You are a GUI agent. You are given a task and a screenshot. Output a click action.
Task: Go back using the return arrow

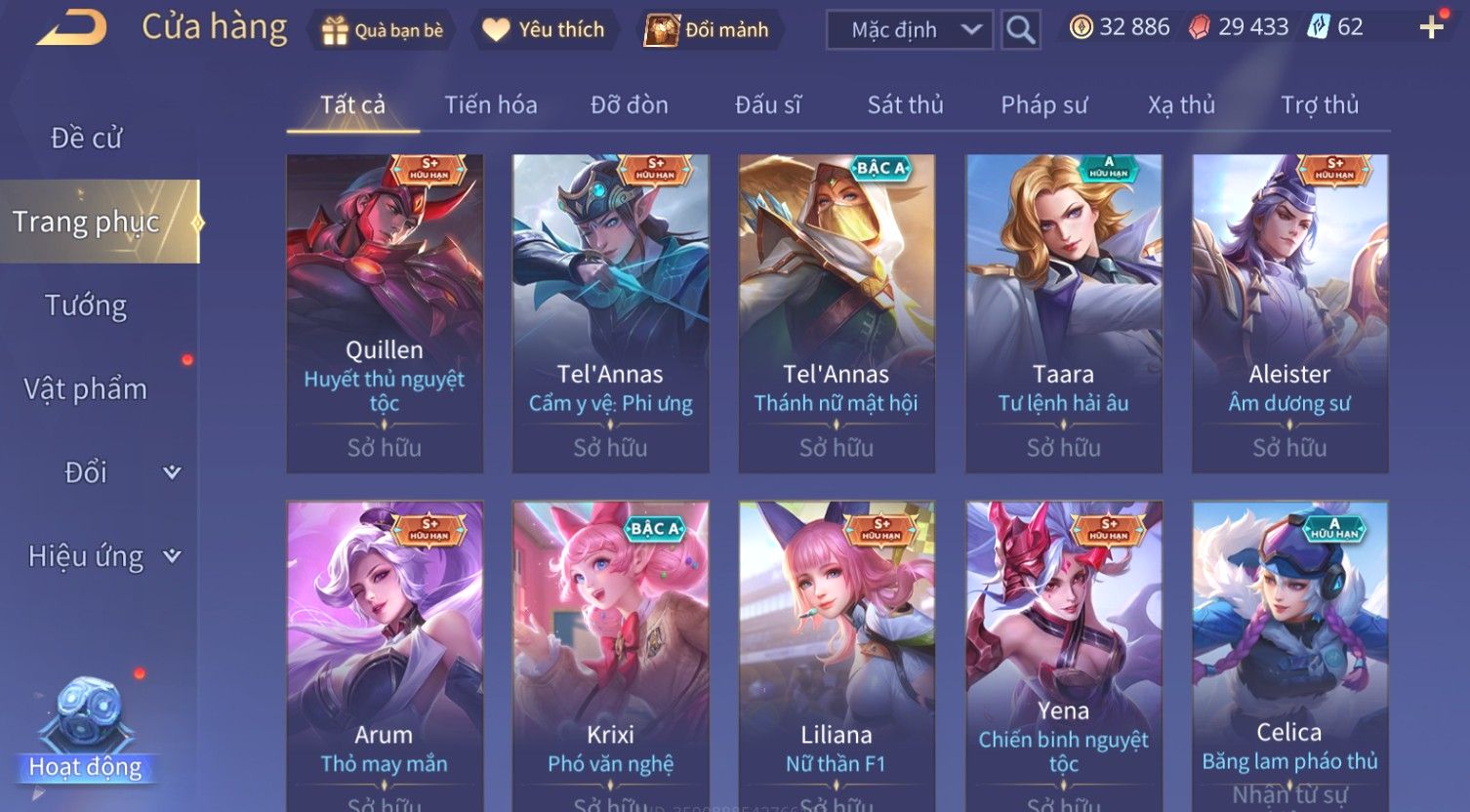(71, 28)
